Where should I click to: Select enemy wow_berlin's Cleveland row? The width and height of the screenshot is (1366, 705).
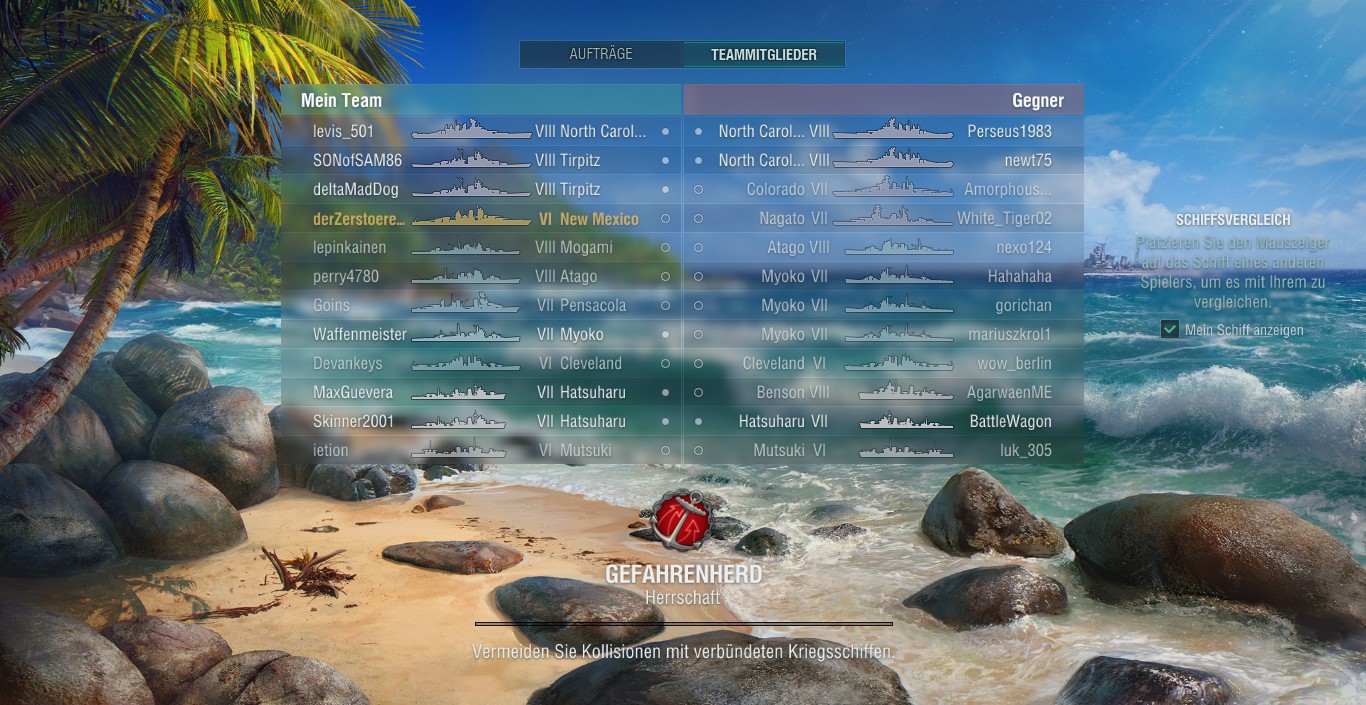pos(884,363)
